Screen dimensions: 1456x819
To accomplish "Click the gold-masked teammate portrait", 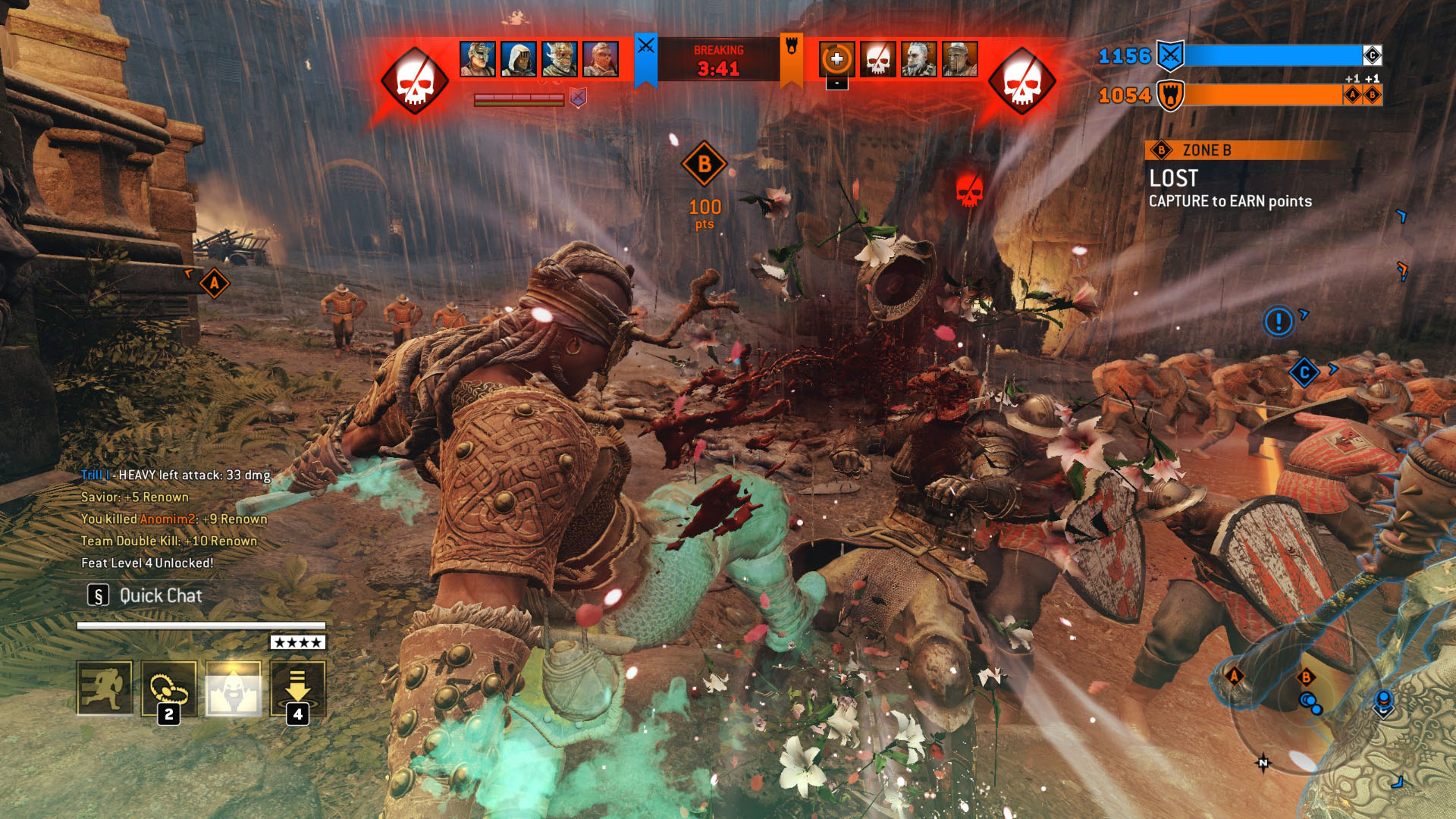I will pyautogui.click(x=478, y=59).
